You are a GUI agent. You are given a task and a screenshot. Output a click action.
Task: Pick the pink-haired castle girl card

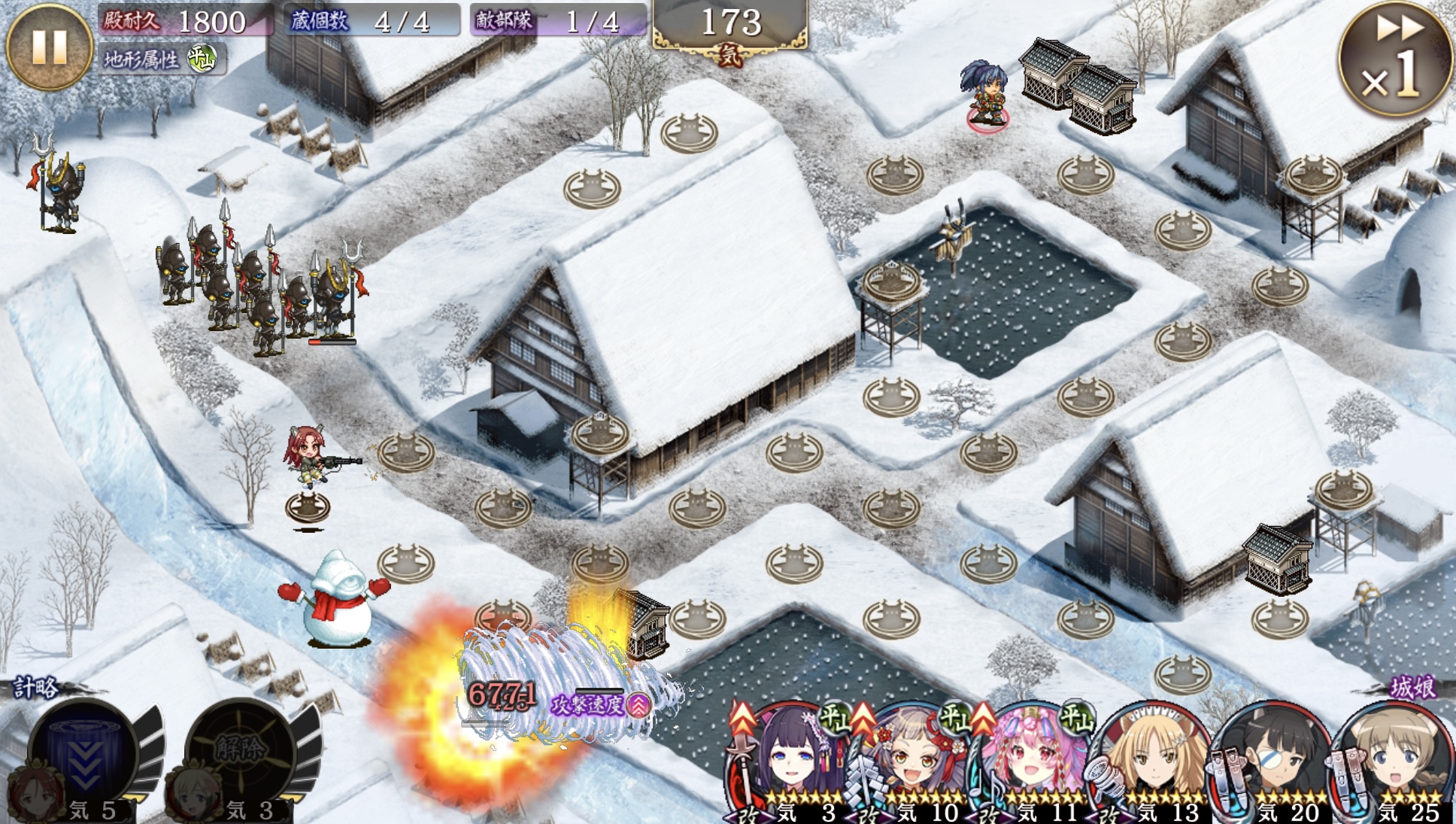(x=1030, y=760)
